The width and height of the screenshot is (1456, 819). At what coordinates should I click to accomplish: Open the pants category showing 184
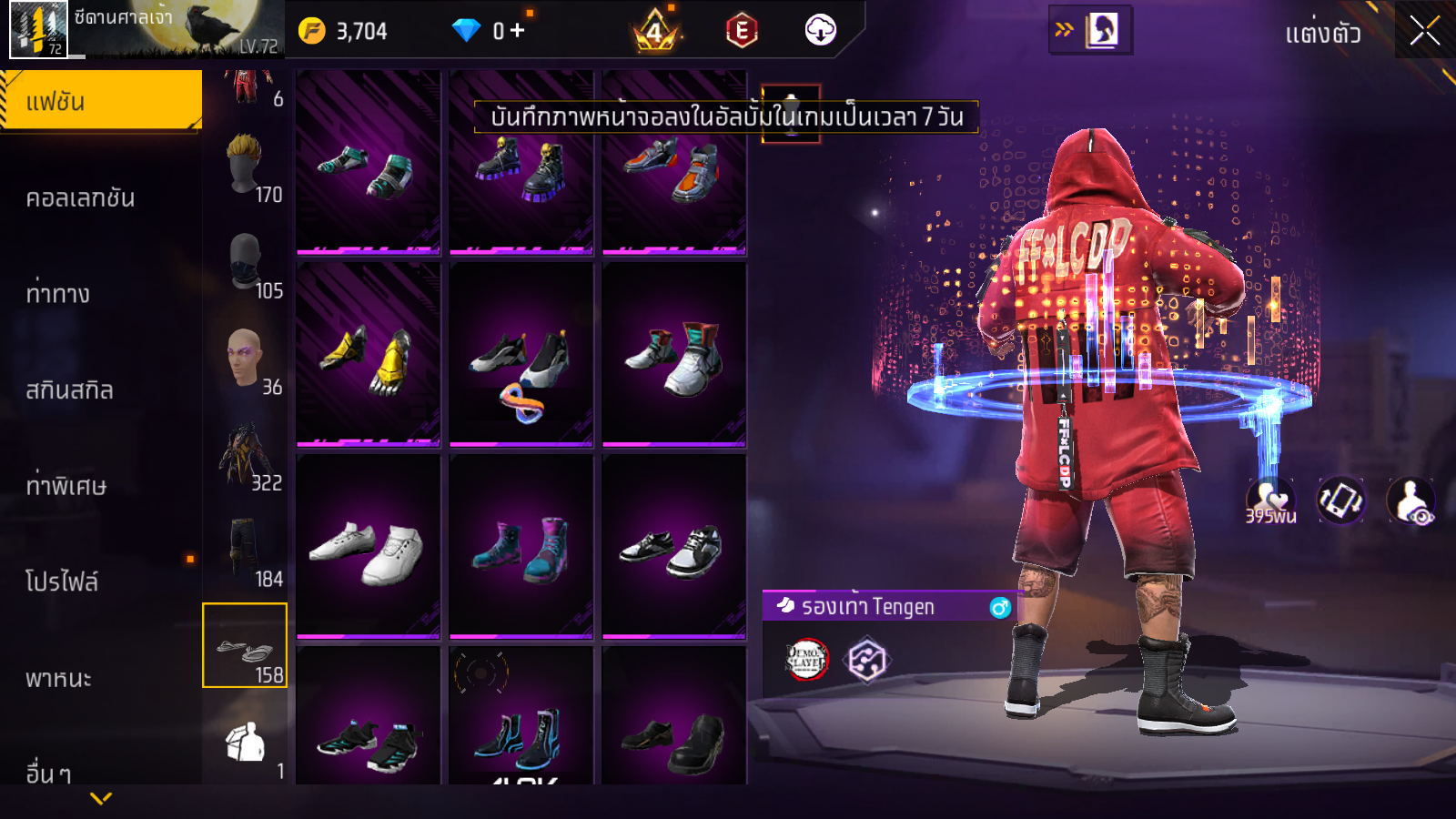click(x=246, y=550)
